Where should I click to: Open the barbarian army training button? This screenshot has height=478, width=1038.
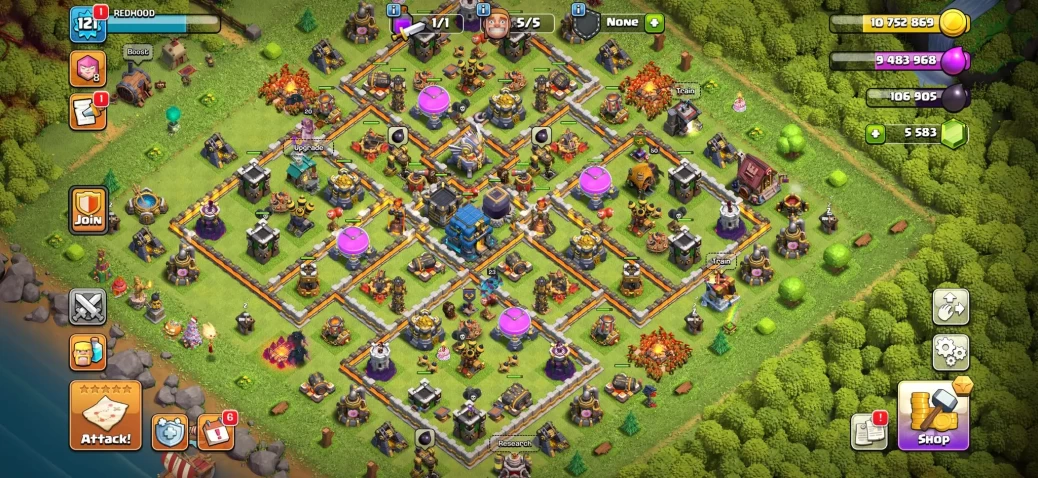pos(88,353)
